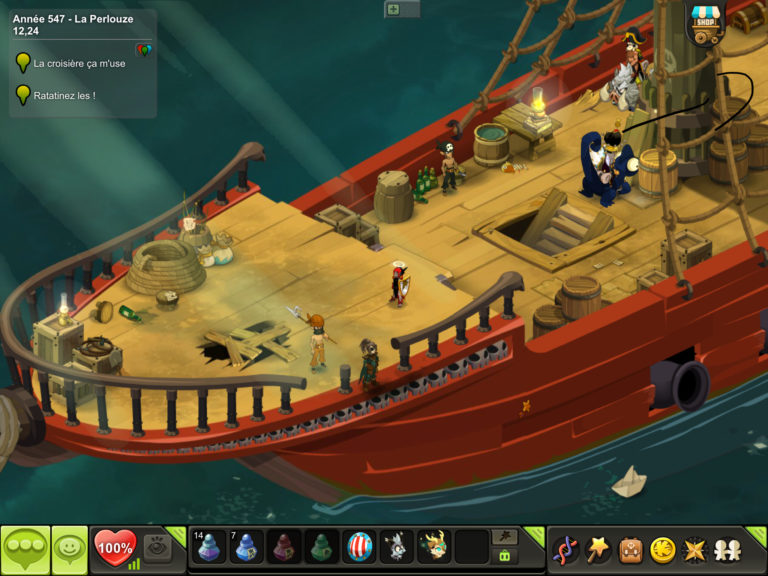The image size is (768, 576).
Task: Open the friends list figures icon
Action: (x=727, y=549)
